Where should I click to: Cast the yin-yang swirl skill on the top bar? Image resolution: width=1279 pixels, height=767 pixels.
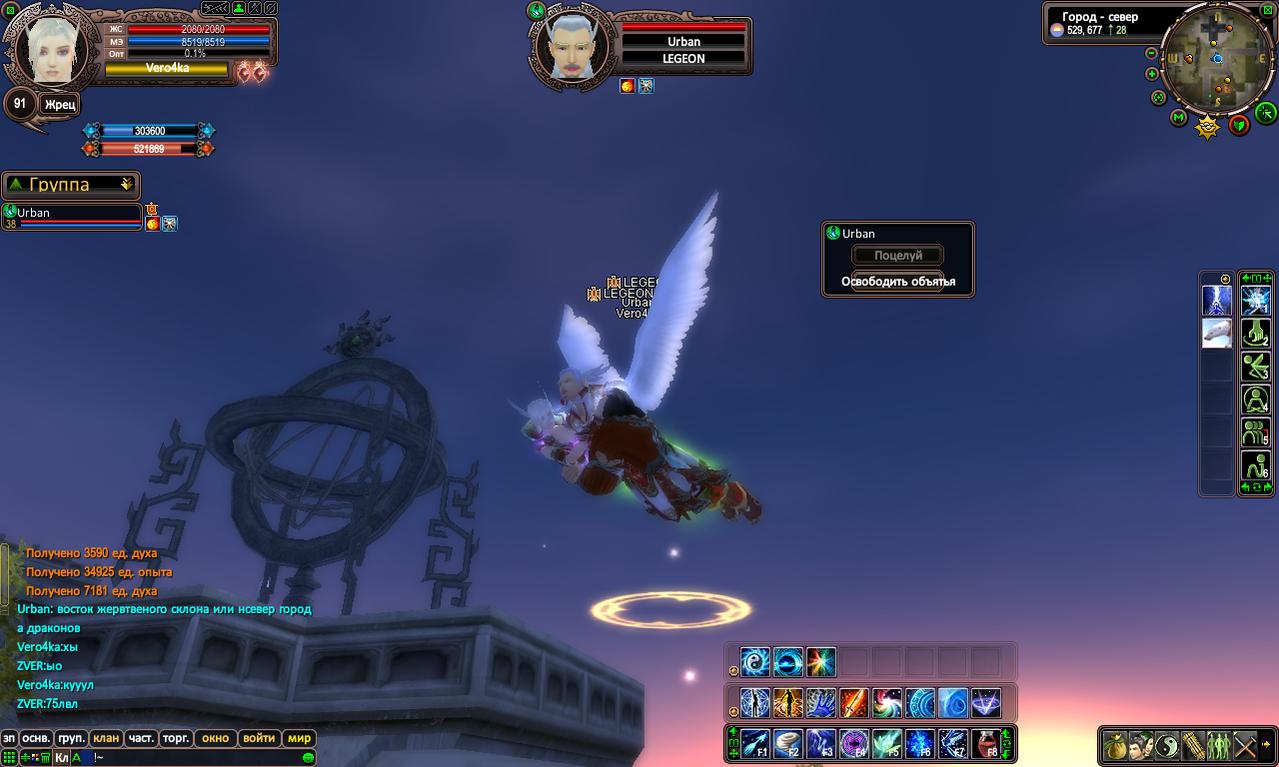pos(755,662)
